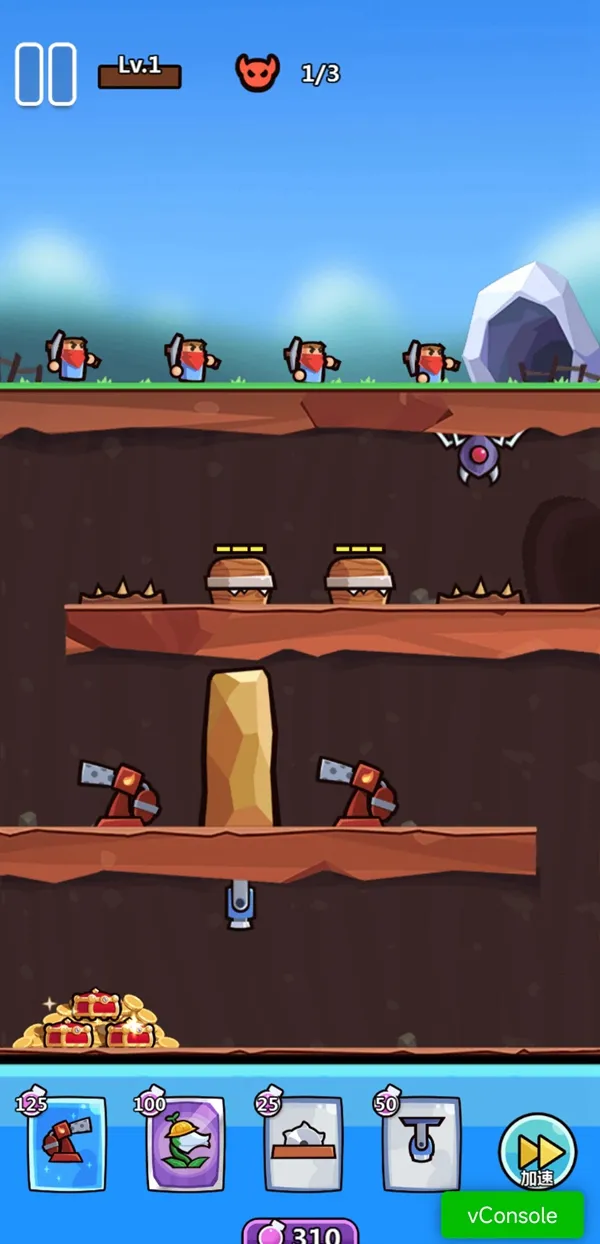600x1244 pixels.
Task: Open the green vConsole debug panel
Action: point(512,1216)
